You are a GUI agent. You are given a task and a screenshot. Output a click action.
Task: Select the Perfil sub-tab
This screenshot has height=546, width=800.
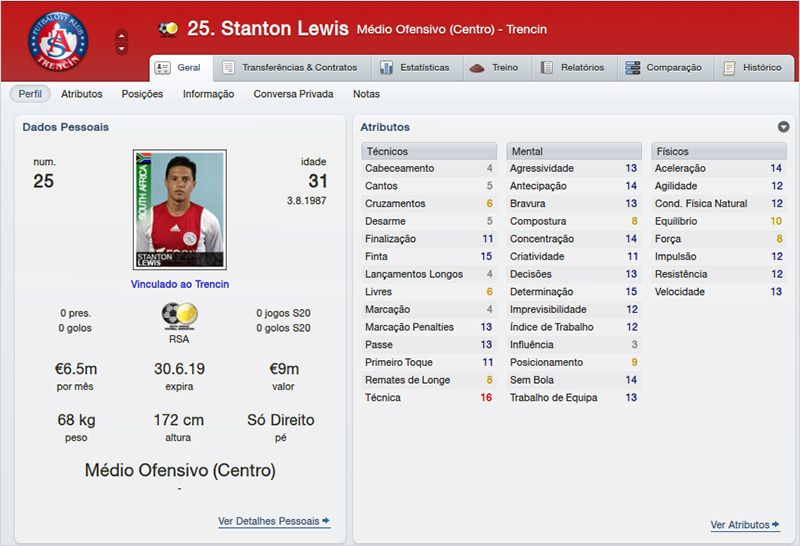(30, 94)
